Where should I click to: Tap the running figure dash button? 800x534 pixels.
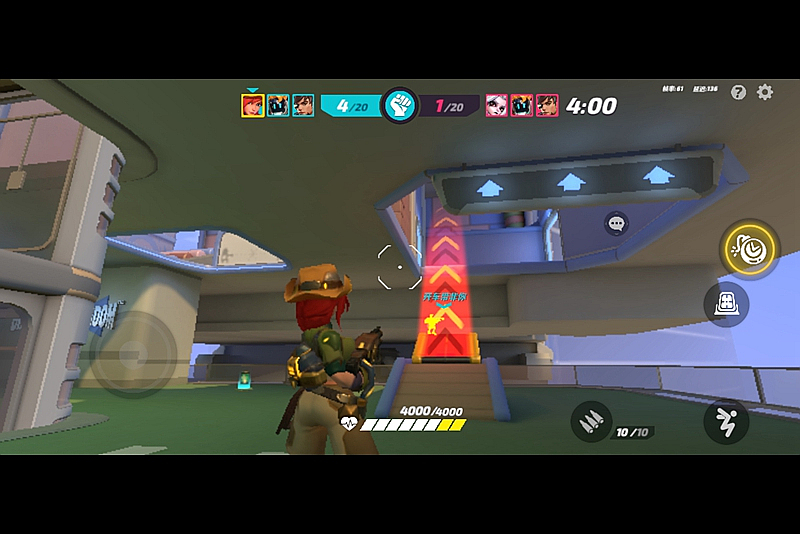[x=725, y=421]
